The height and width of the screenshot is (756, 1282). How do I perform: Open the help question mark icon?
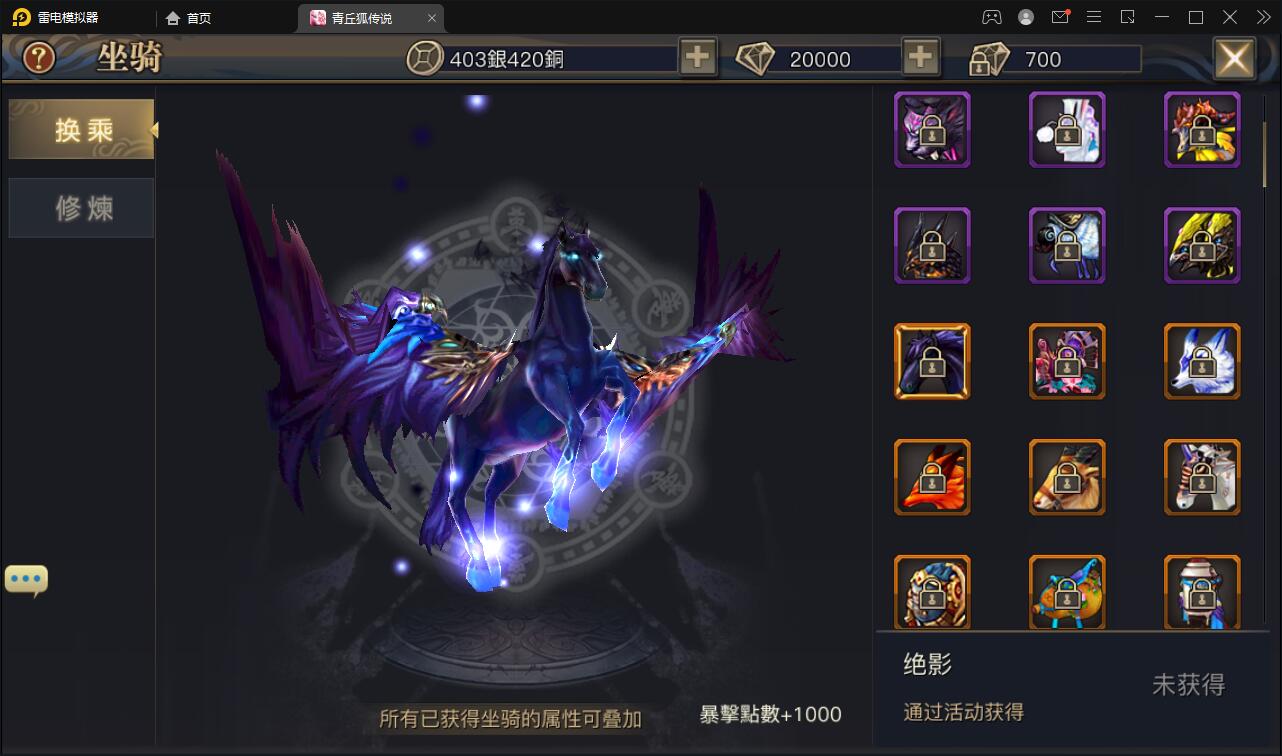(36, 58)
